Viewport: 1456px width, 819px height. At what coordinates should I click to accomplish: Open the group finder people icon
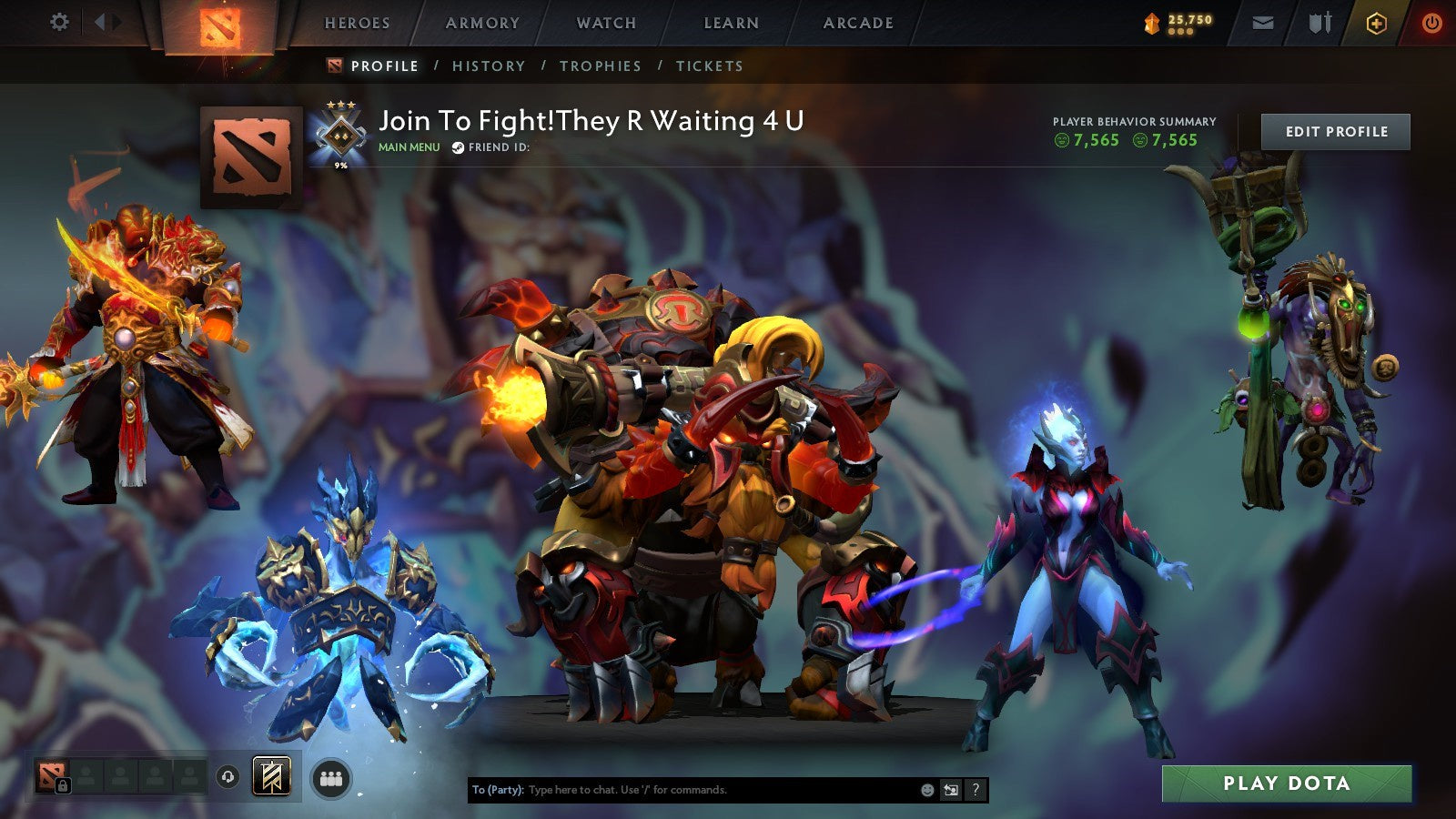pos(331,777)
